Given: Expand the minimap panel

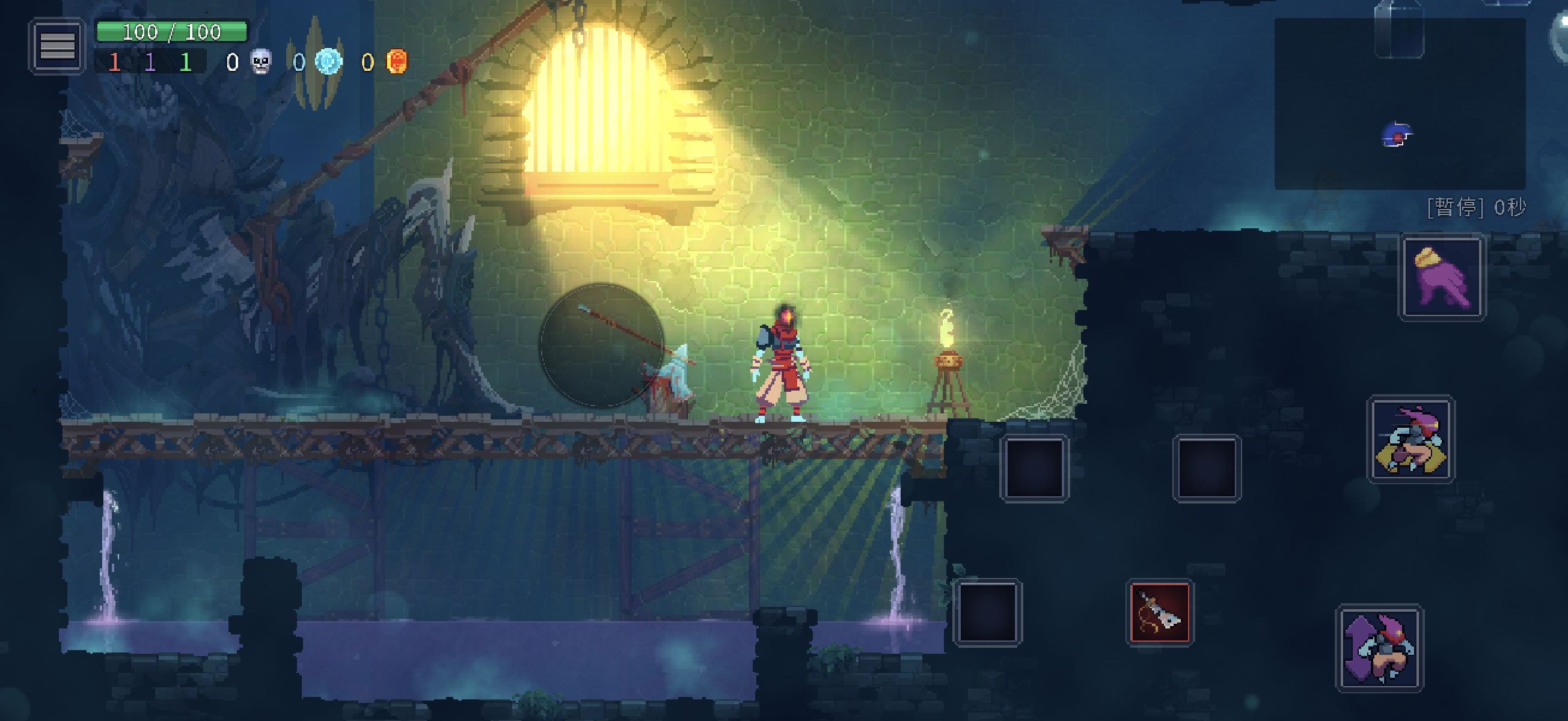Looking at the screenshot, I should point(1400,103).
